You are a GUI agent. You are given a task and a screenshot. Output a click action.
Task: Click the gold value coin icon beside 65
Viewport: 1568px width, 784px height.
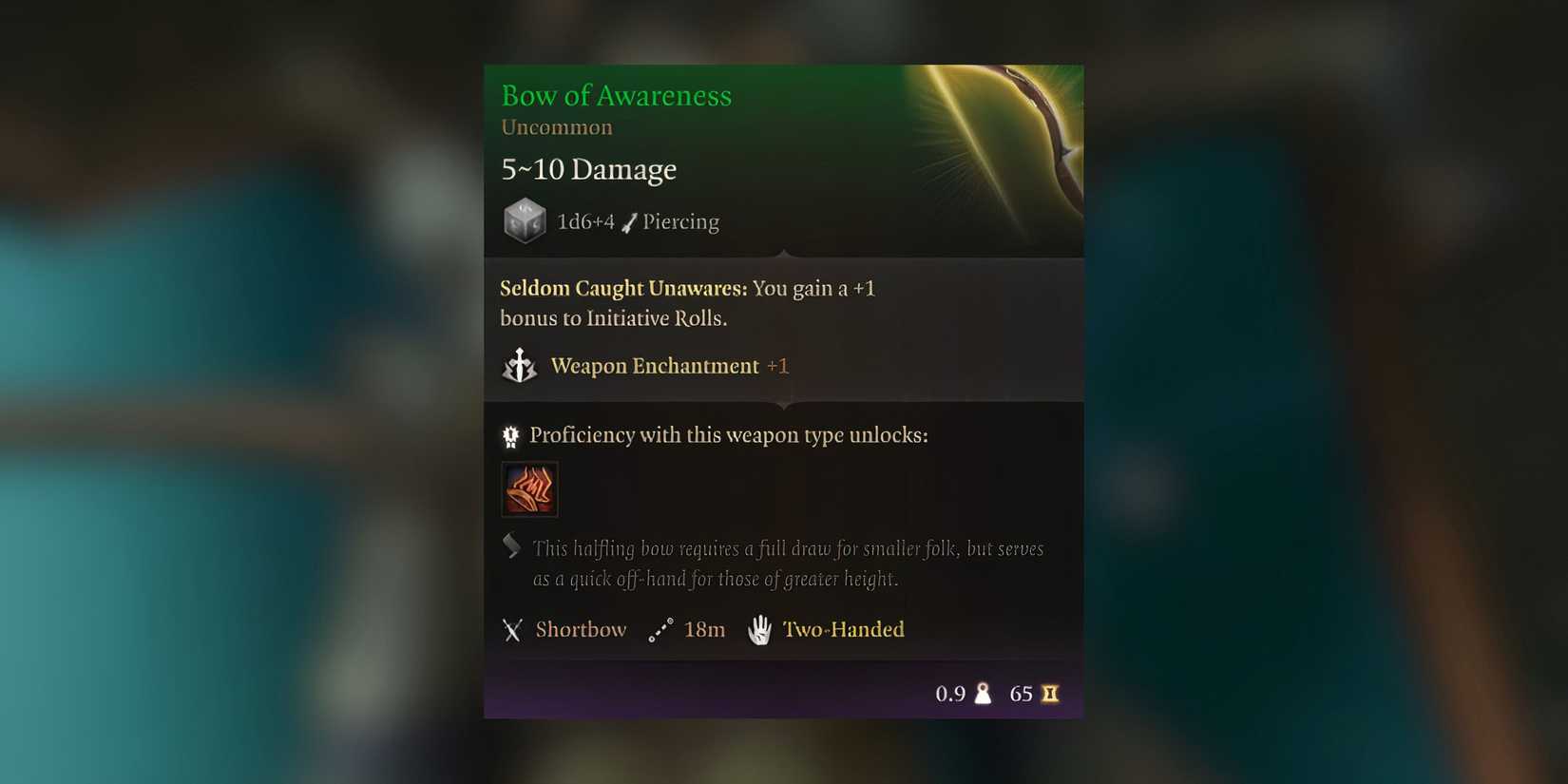coord(1049,693)
